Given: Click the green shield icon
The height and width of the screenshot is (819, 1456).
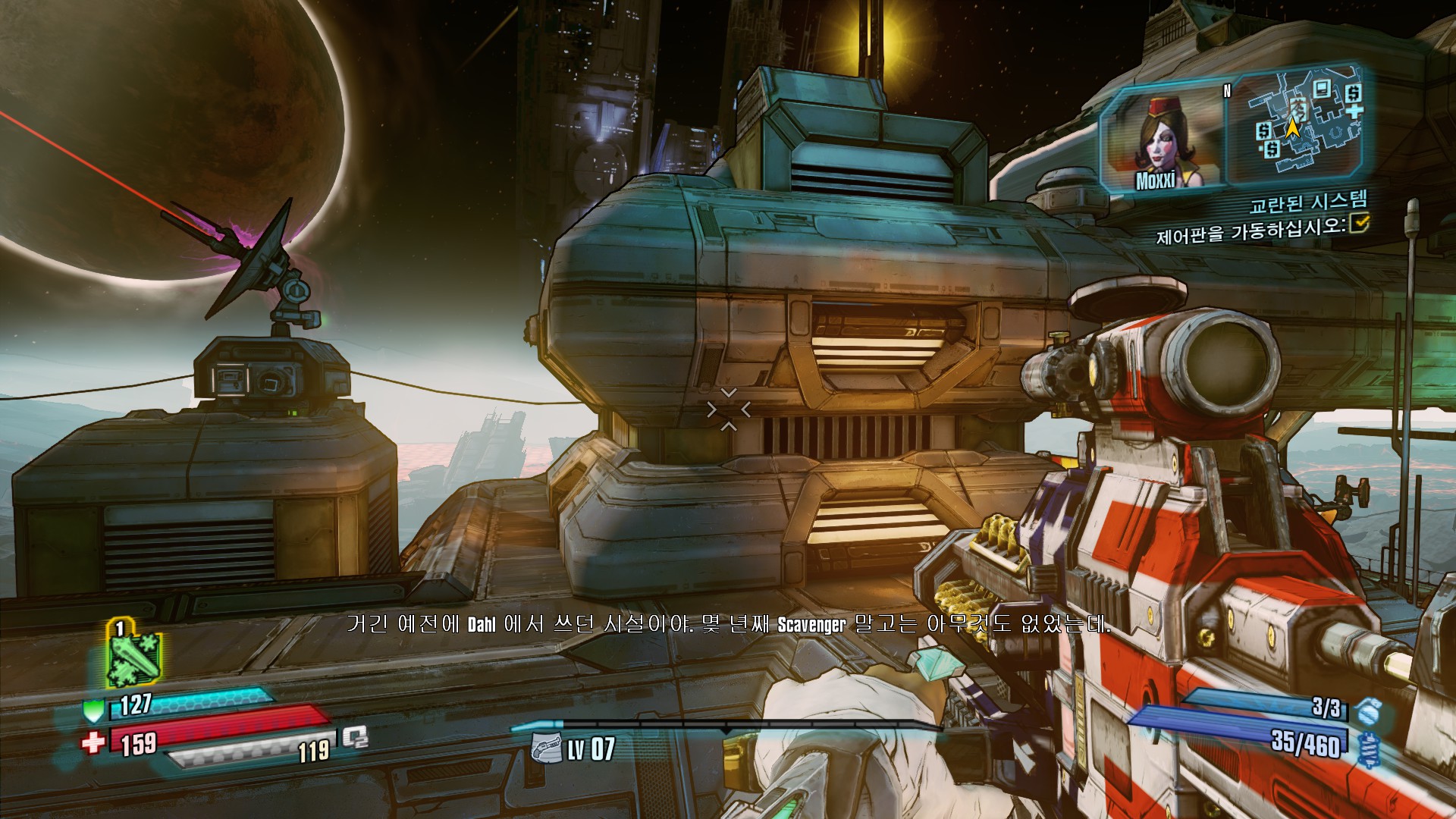Looking at the screenshot, I should [93, 711].
